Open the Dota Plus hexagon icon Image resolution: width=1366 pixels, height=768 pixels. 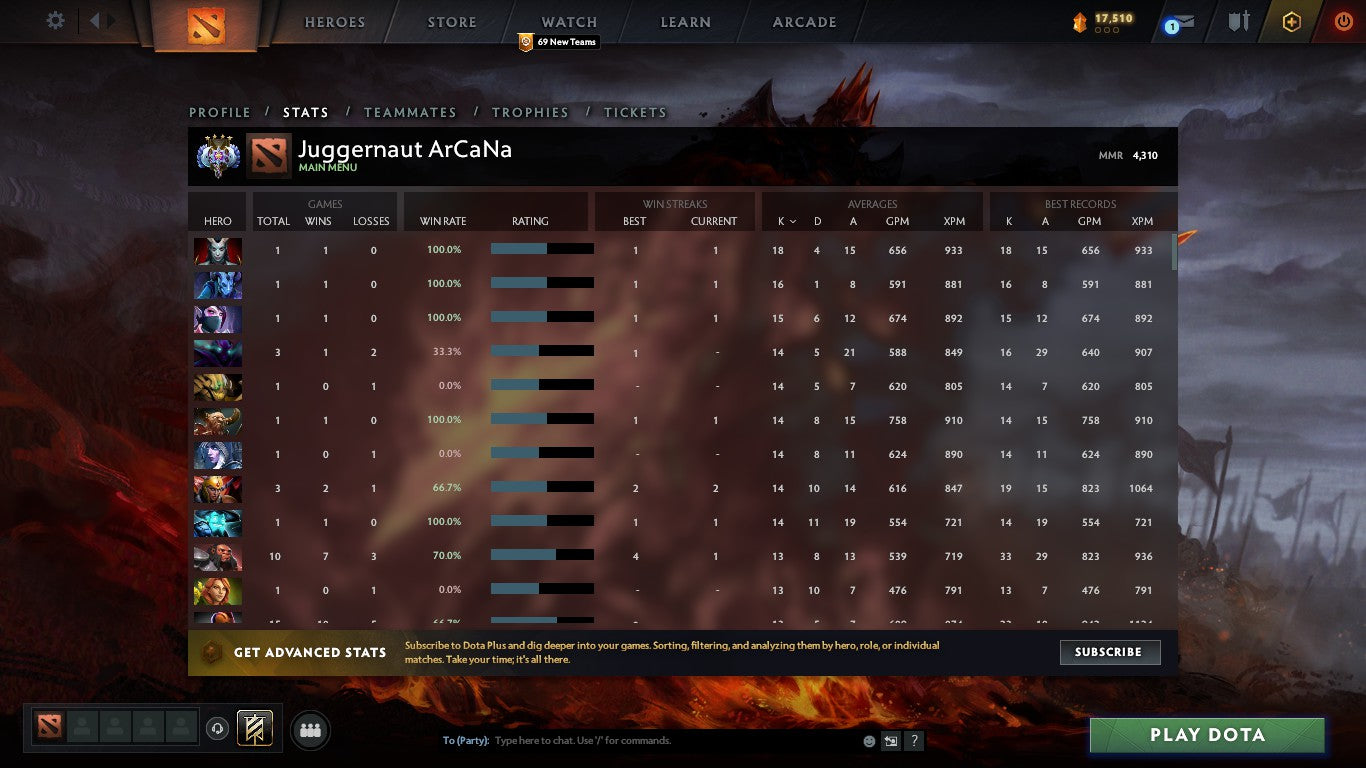(x=1290, y=21)
